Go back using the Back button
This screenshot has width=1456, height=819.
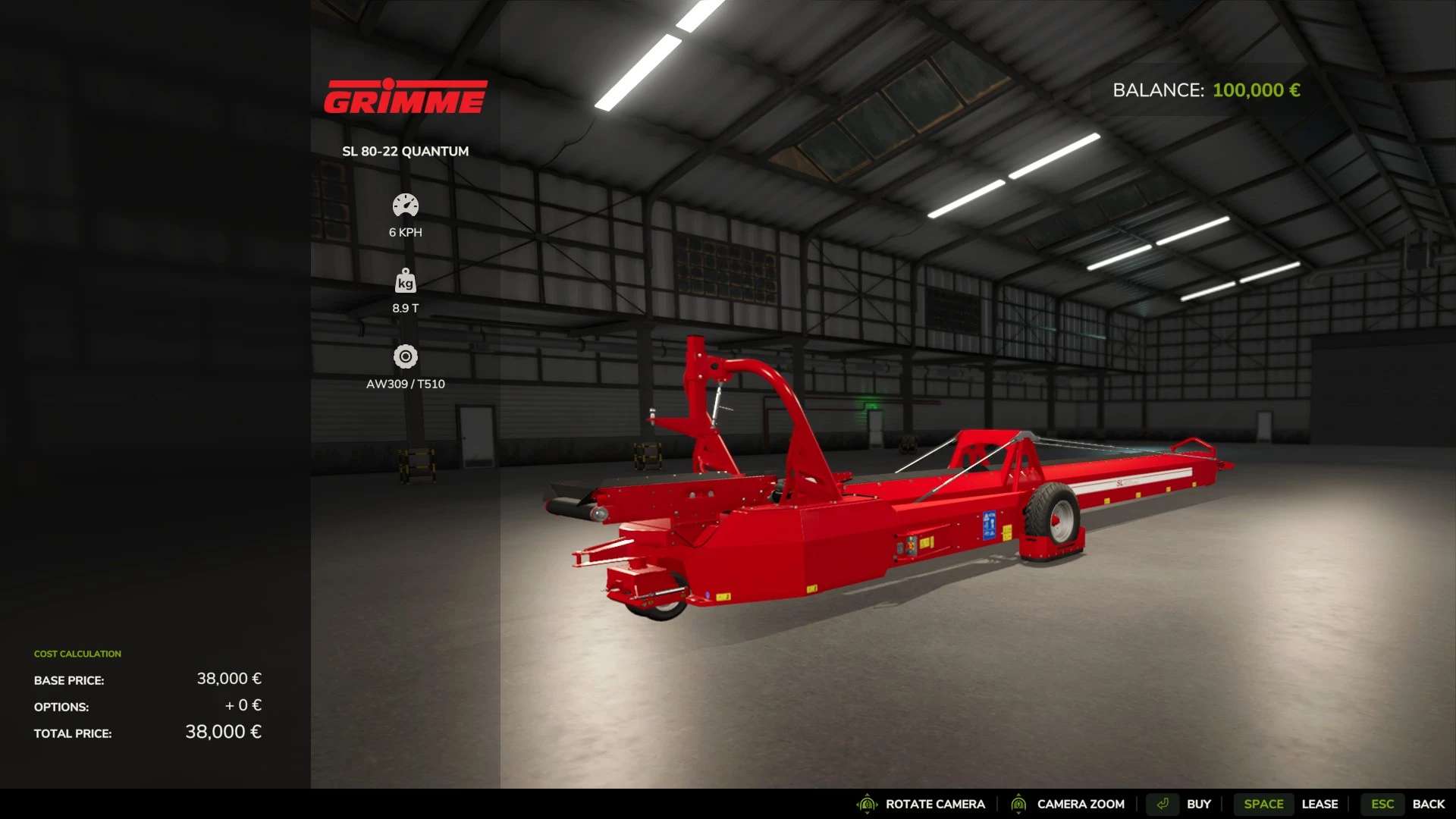pyautogui.click(x=1428, y=804)
